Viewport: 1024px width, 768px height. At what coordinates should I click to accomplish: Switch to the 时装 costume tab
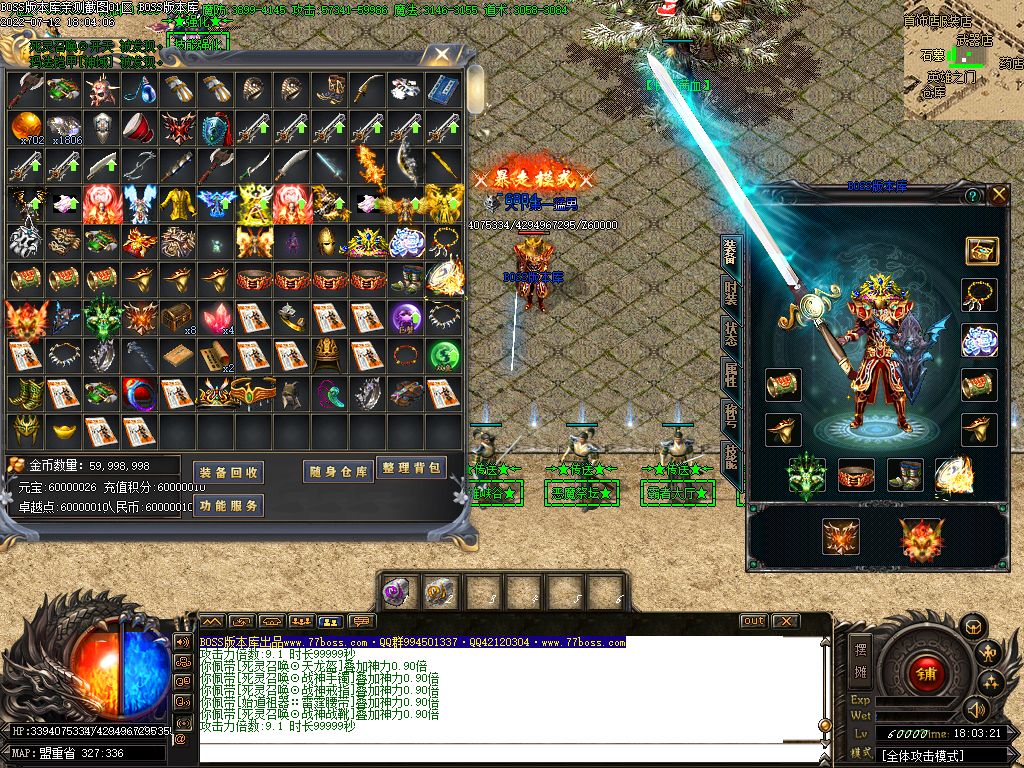730,293
